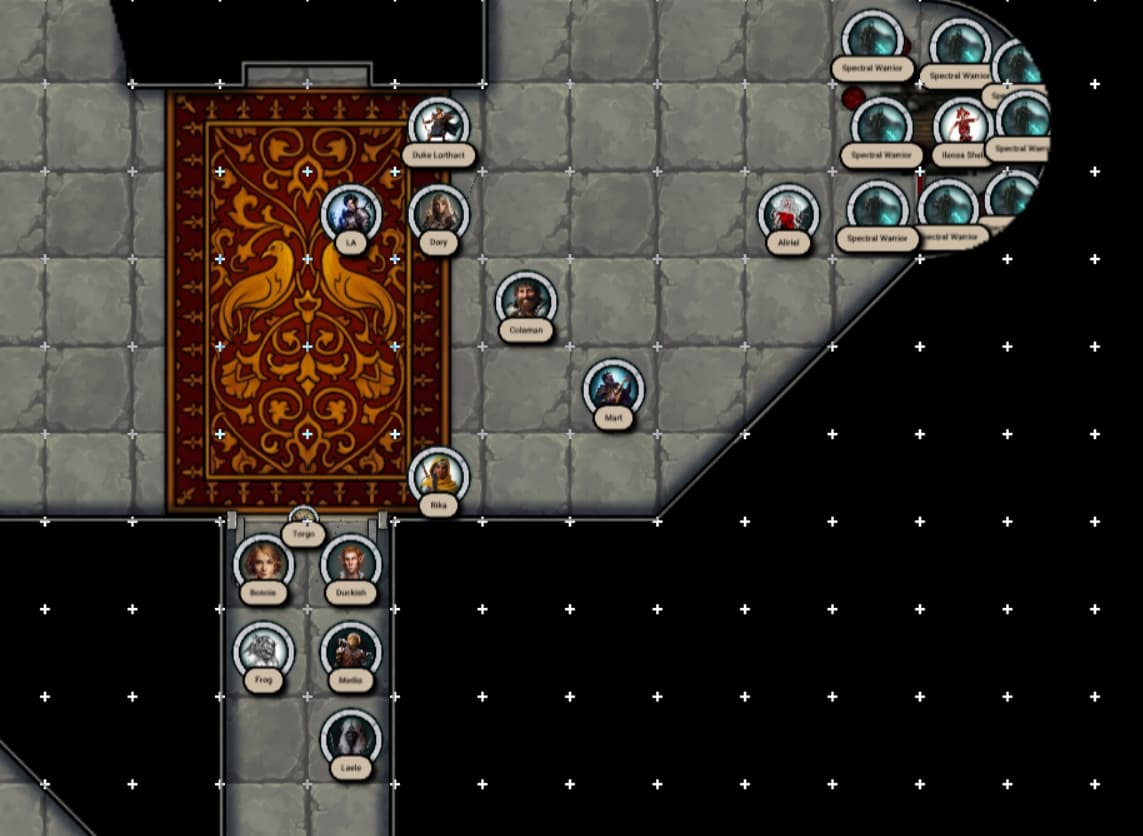Select the Medio token
Viewport: 1143px width, 836px height.
[351, 652]
